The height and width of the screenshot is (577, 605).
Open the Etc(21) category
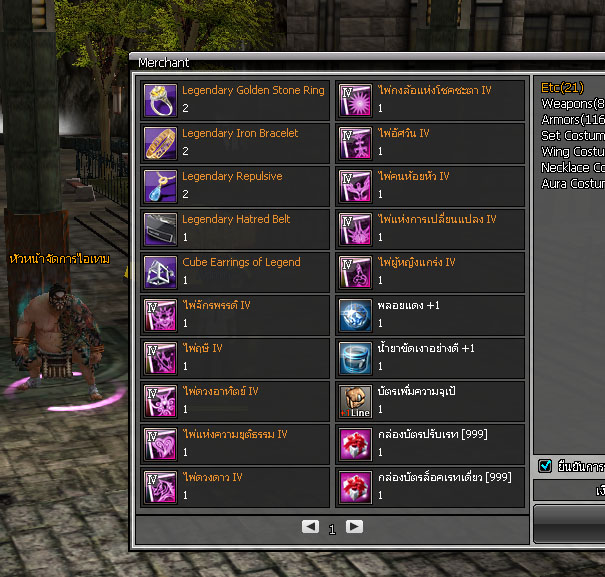[x=562, y=88]
